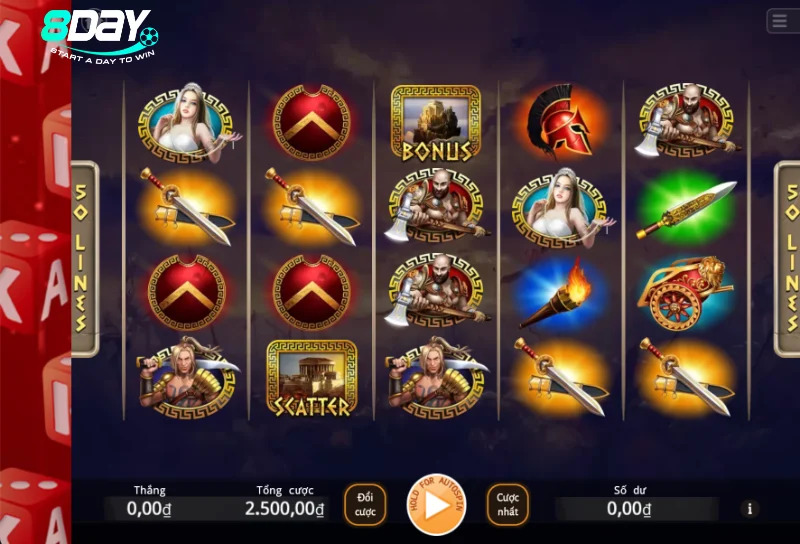
Task: Start a spin with the orange play button
Action: [436, 505]
